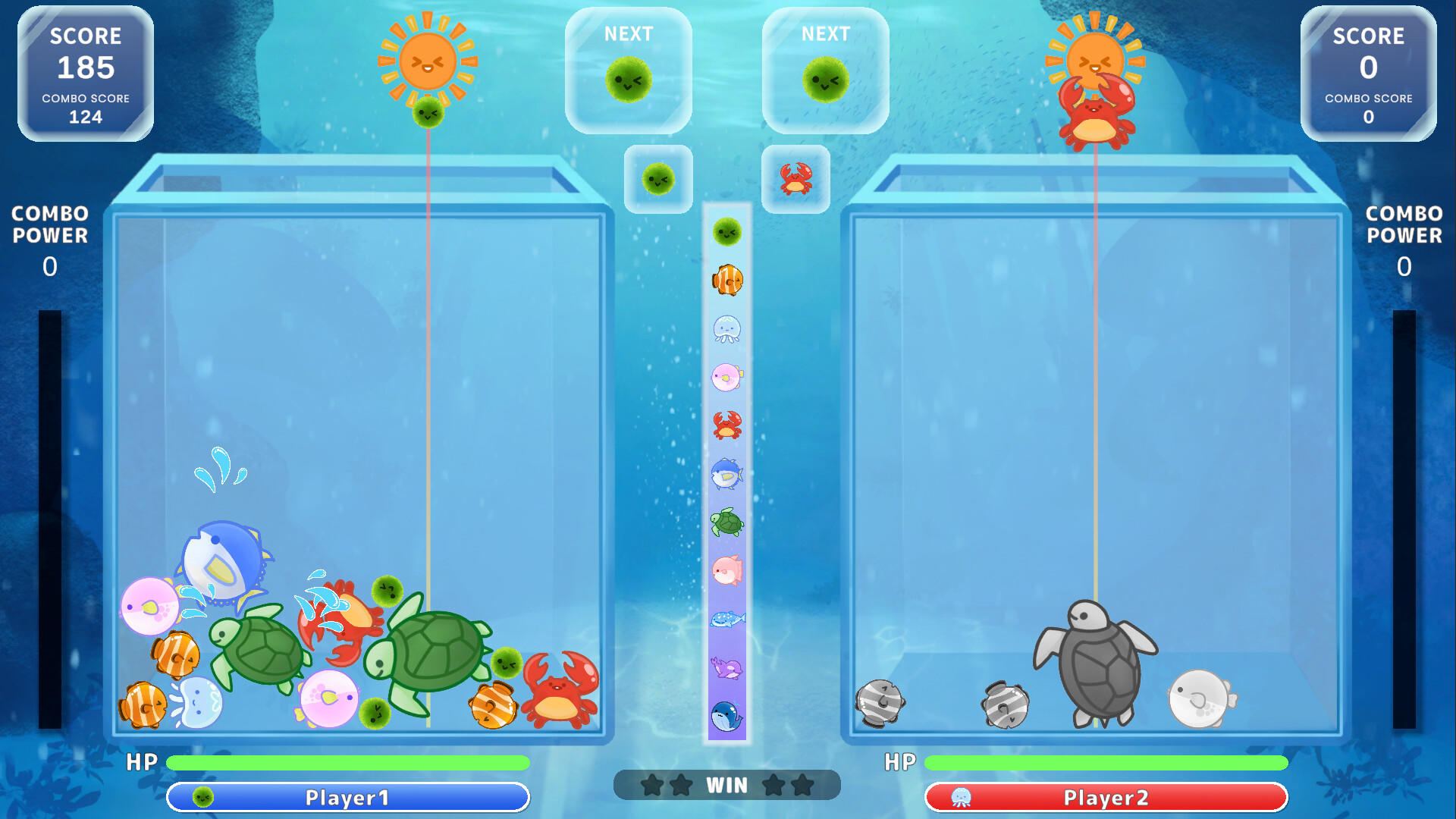The image size is (1456, 819).
Task: Click the puffer fish evolution icon
Action: coord(726,375)
